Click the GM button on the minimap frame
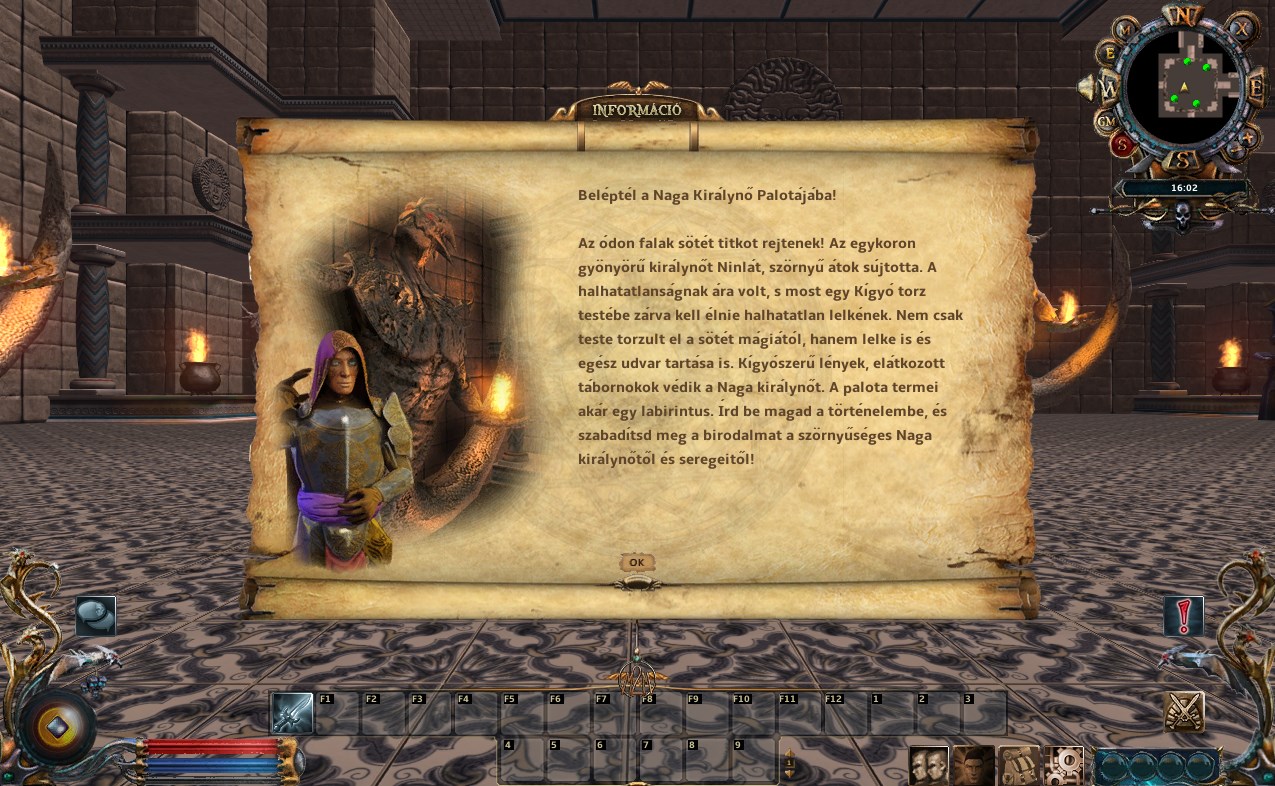The width and height of the screenshot is (1275, 786). tap(1108, 121)
